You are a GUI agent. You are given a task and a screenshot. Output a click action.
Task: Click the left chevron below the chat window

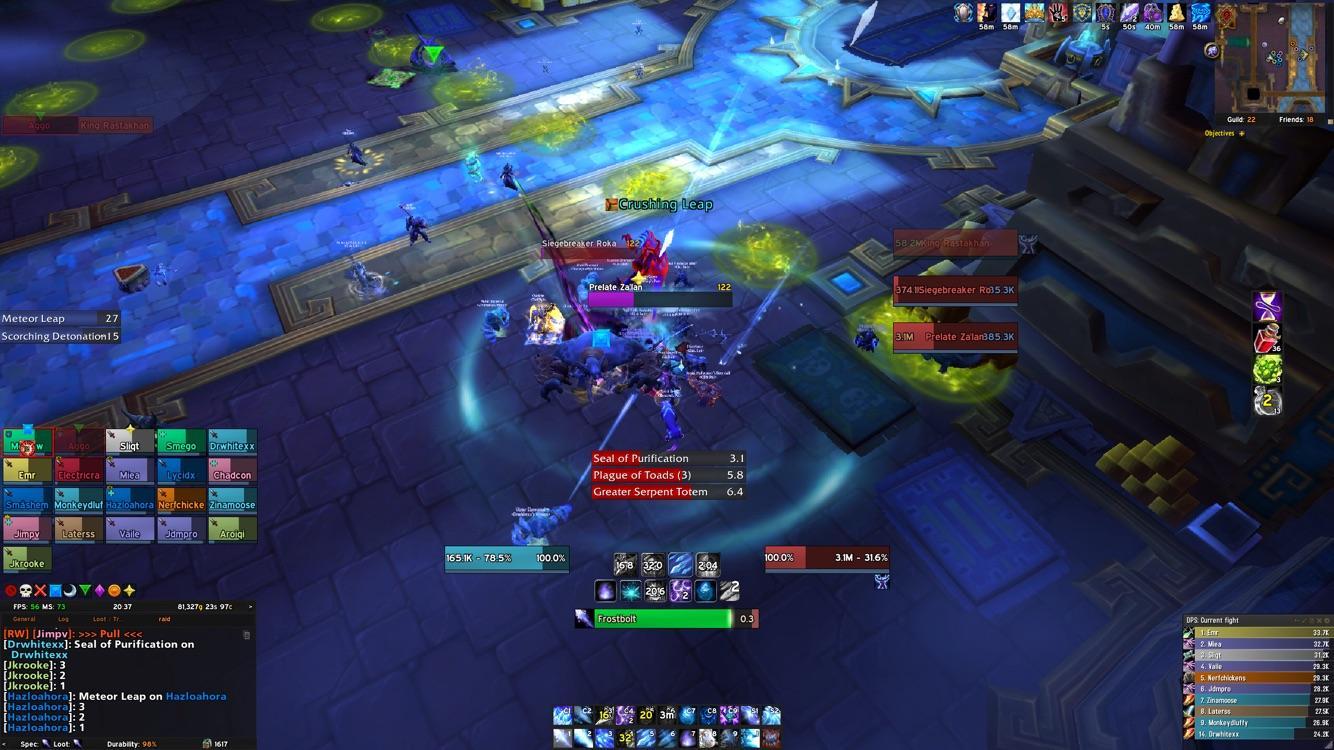click(x=5, y=743)
